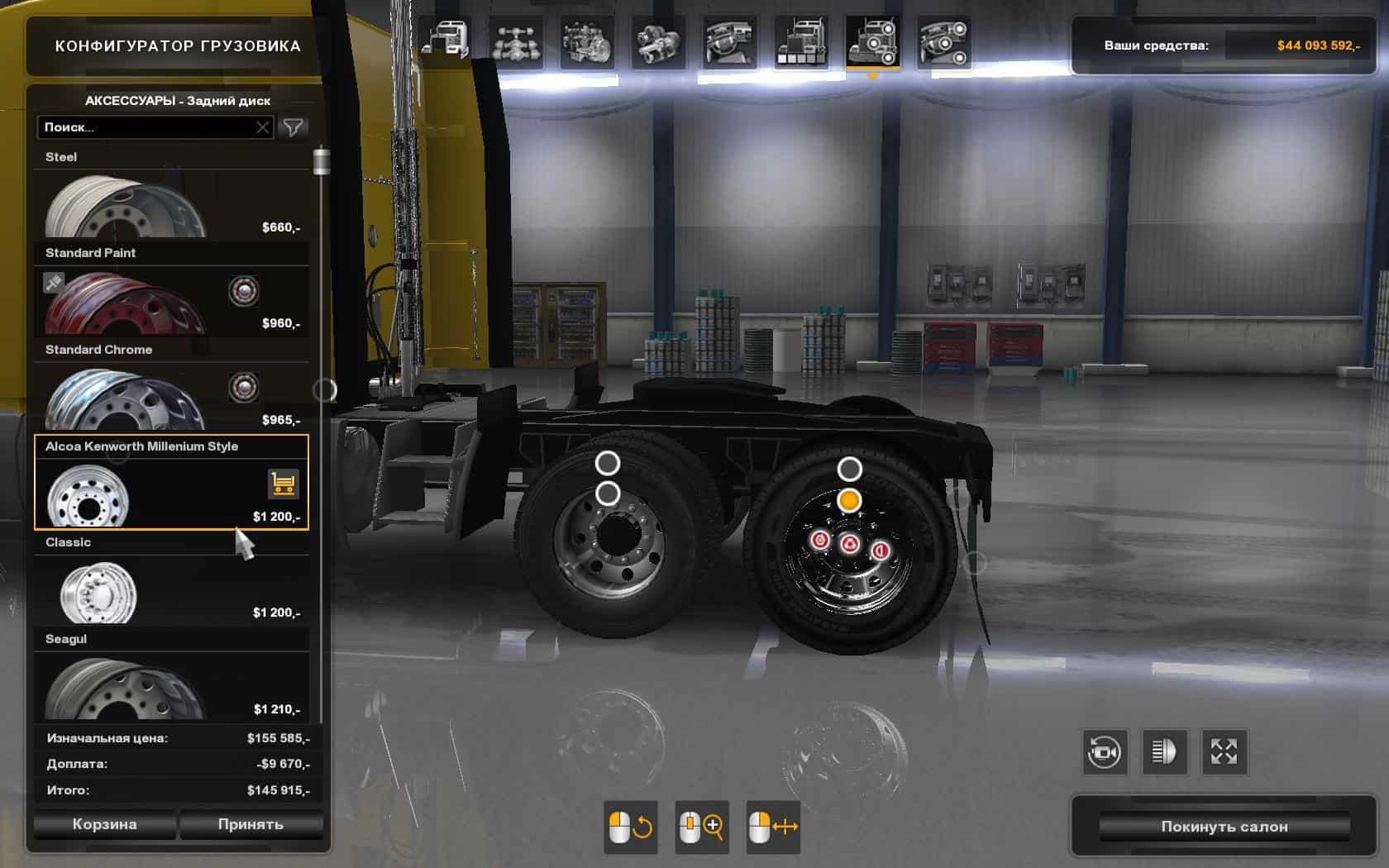Open the engine category tab
This screenshot has height=868, width=1389.
[587, 41]
